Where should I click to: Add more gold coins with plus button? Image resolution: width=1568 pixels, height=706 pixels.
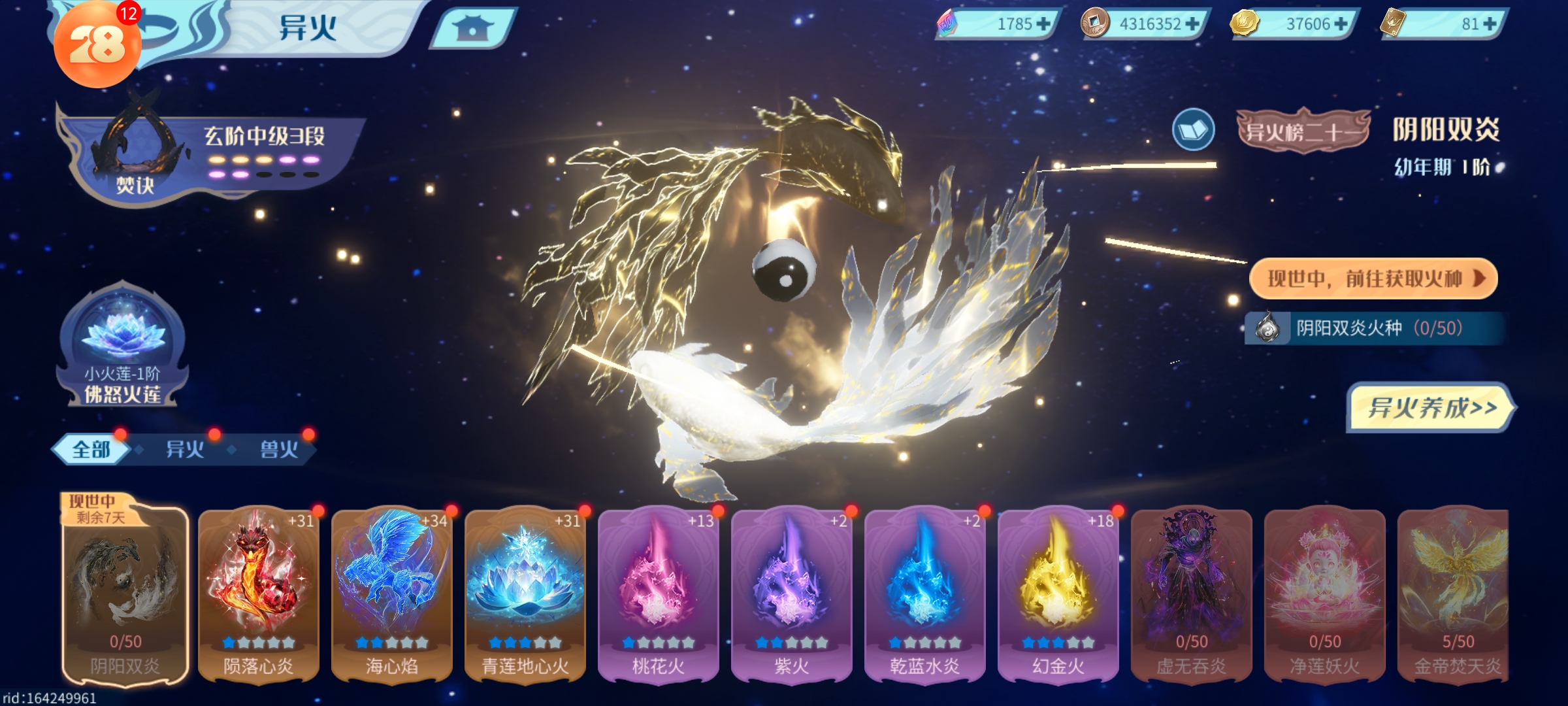(1341, 24)
